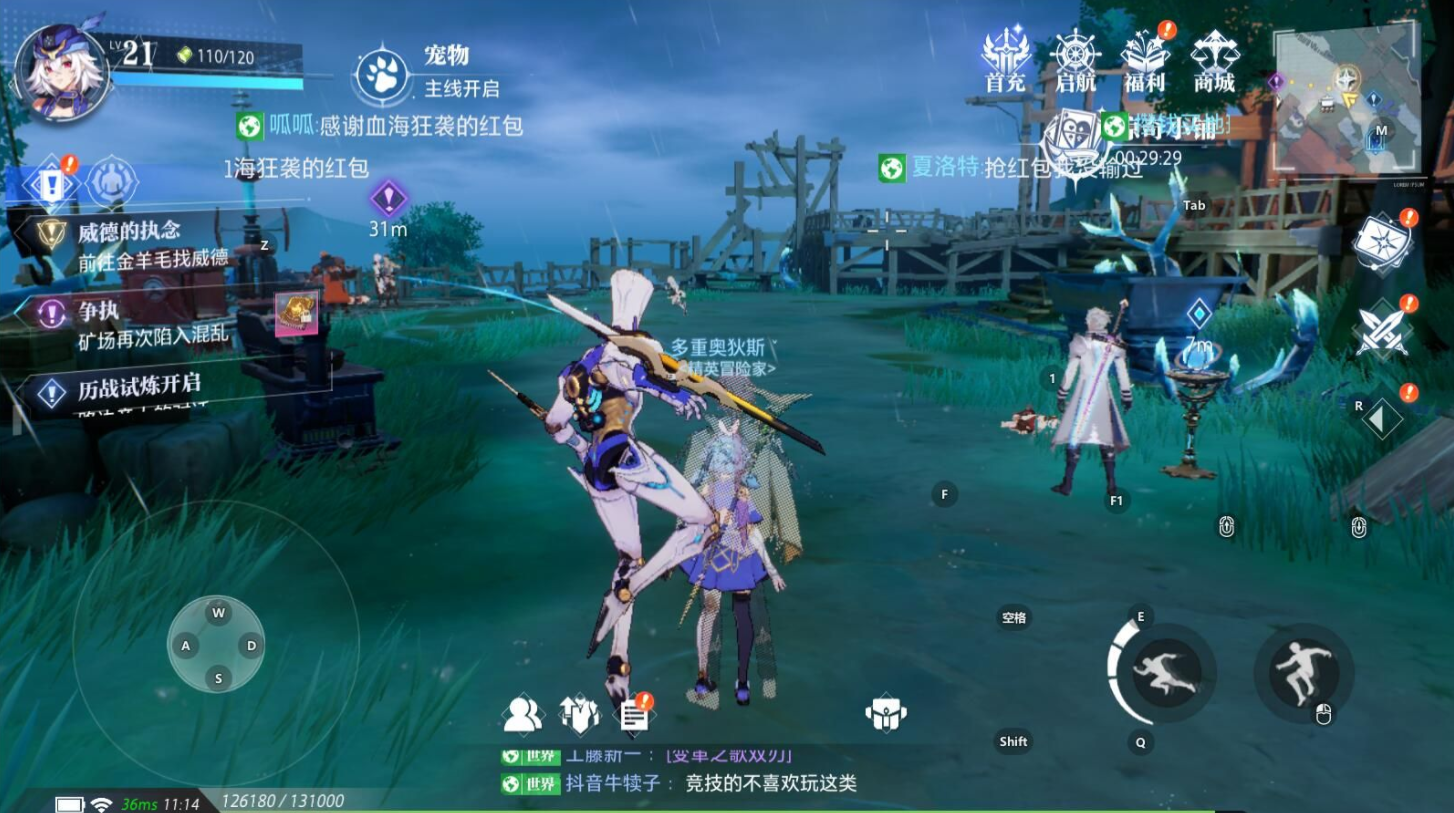The image size is (1454, 813).
Task: Open the backpack icon at bottom center
Action: click(x=884, y=713)
